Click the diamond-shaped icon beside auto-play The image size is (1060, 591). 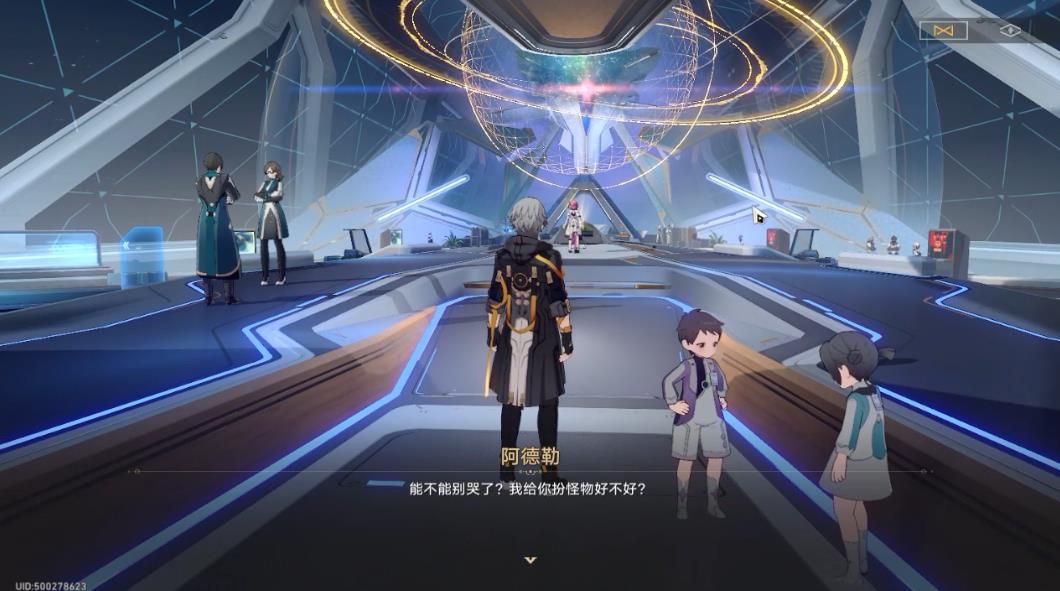(x=1010, y=31)
